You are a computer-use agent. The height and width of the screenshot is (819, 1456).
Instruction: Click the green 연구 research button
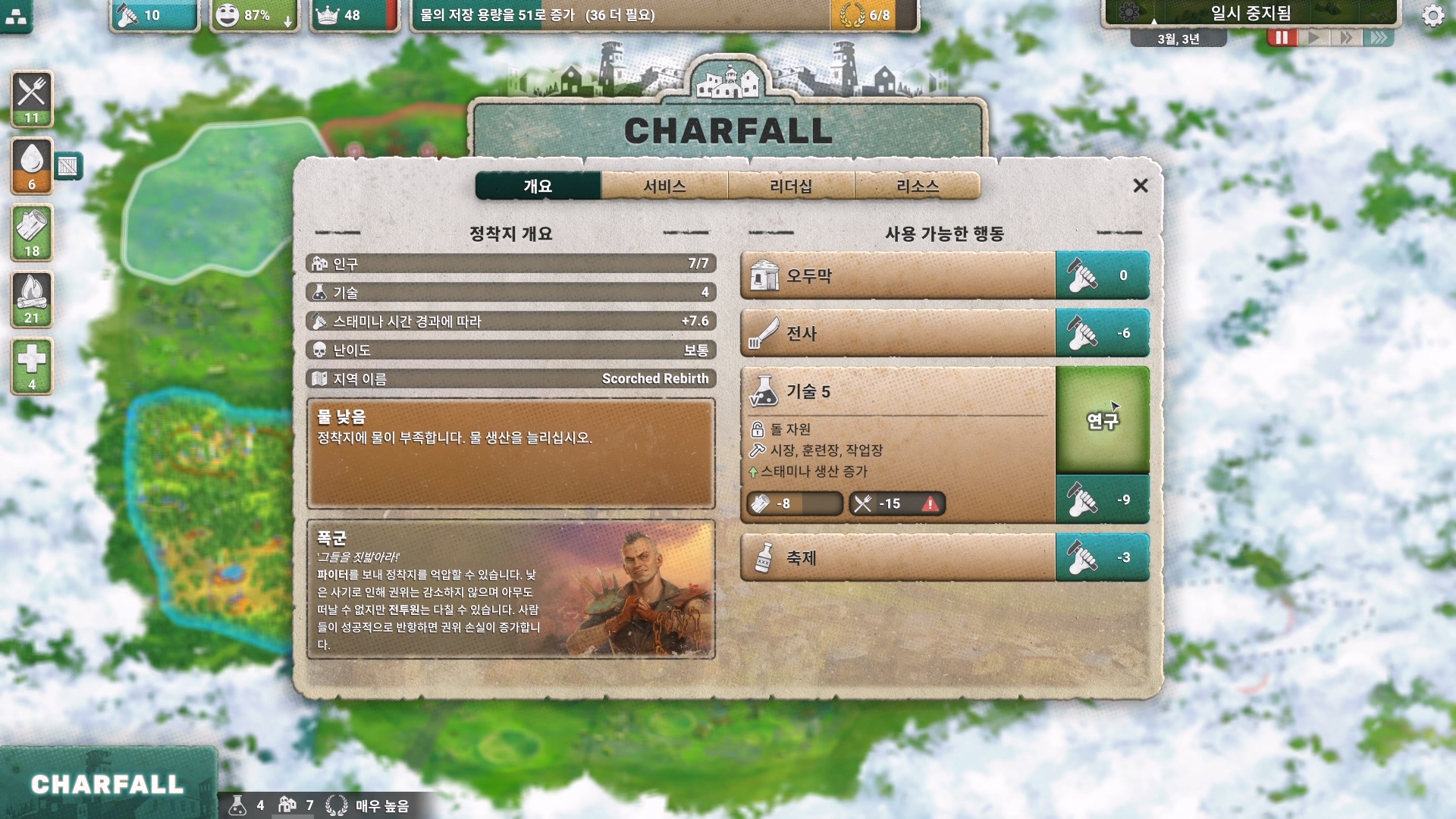tap(1103, 421)
